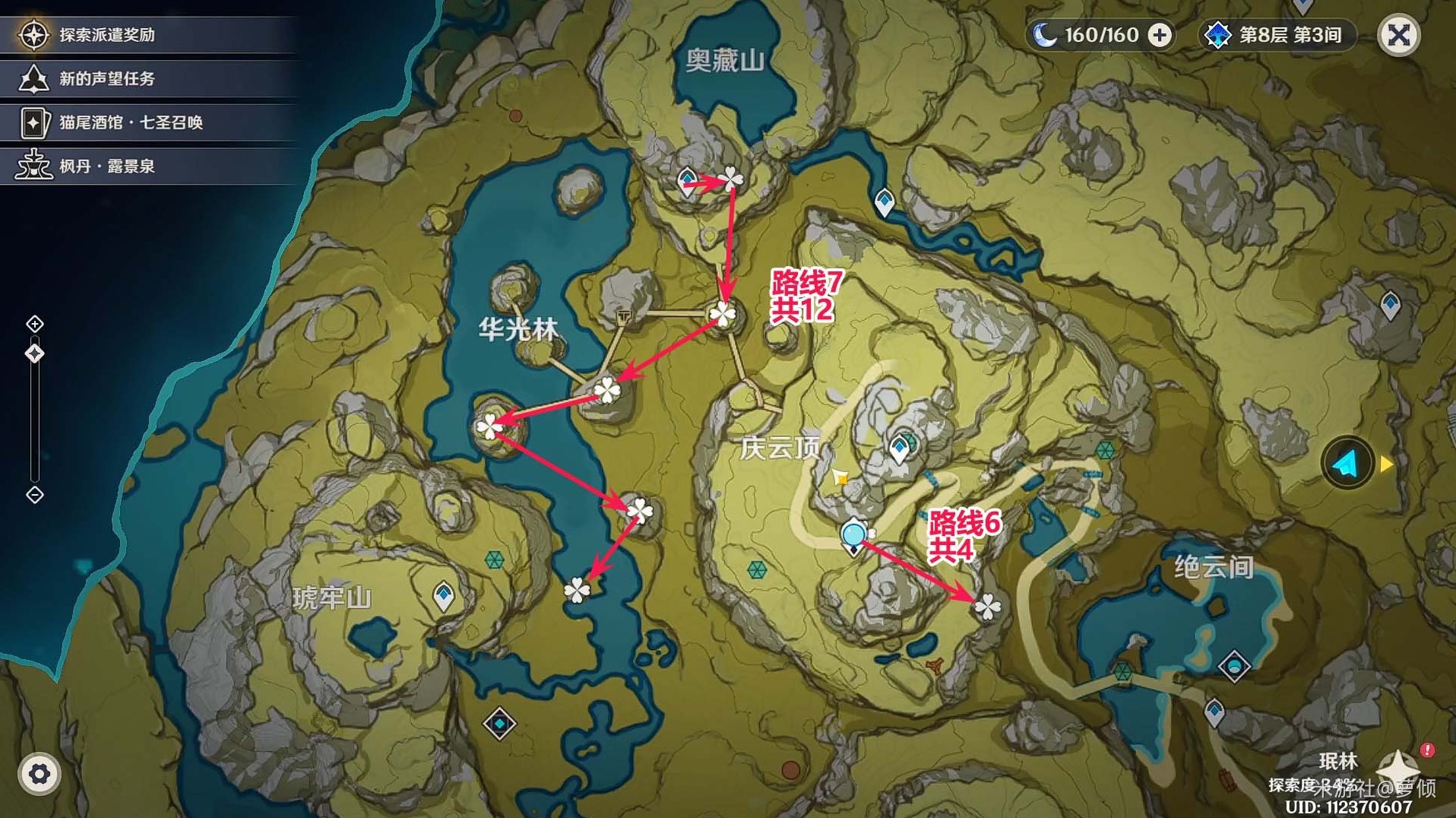Close the map with the X button
1456x818 pixels.
coord(1399,35)
